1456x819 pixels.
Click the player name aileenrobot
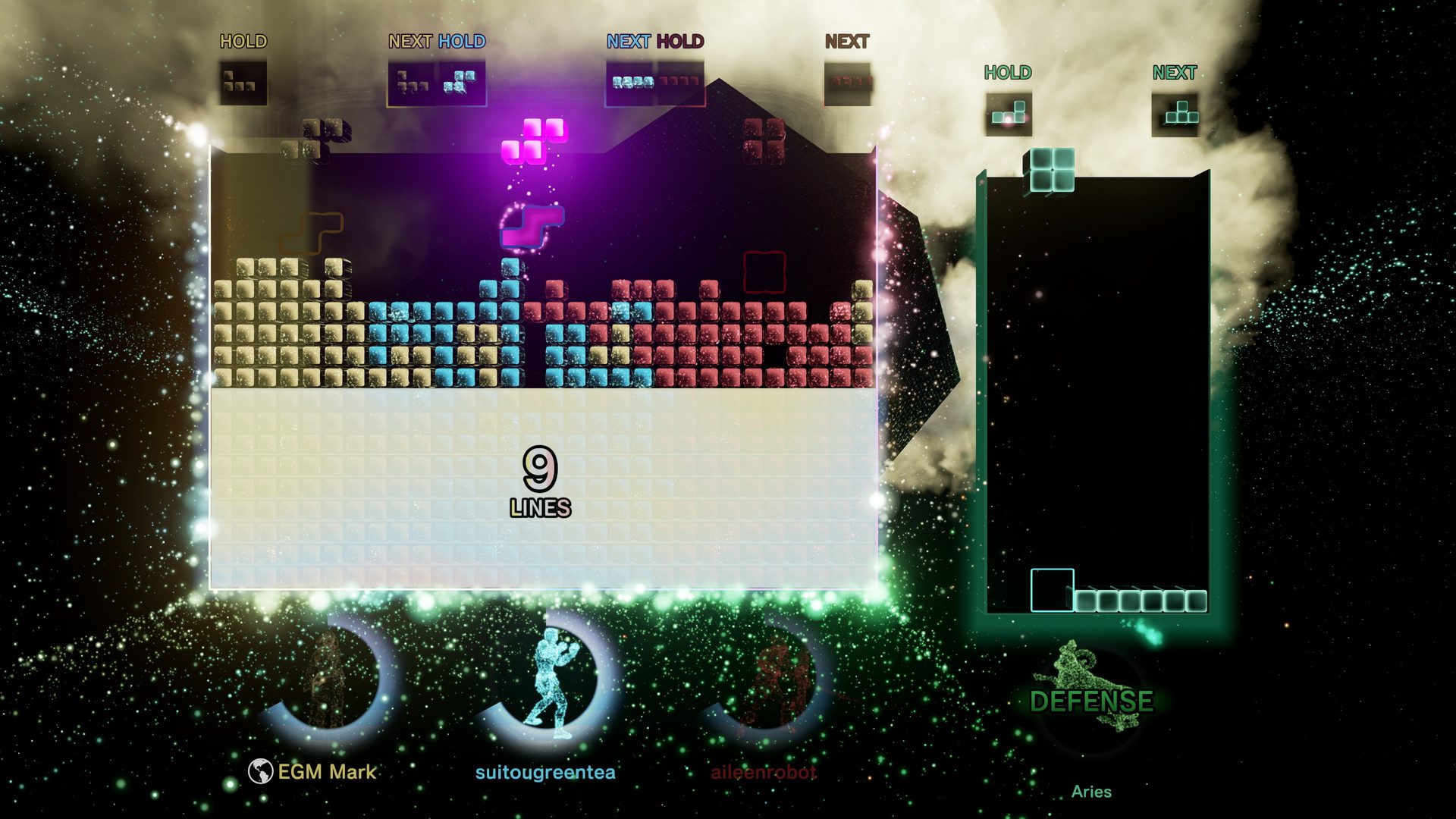(x=763, y=770)
